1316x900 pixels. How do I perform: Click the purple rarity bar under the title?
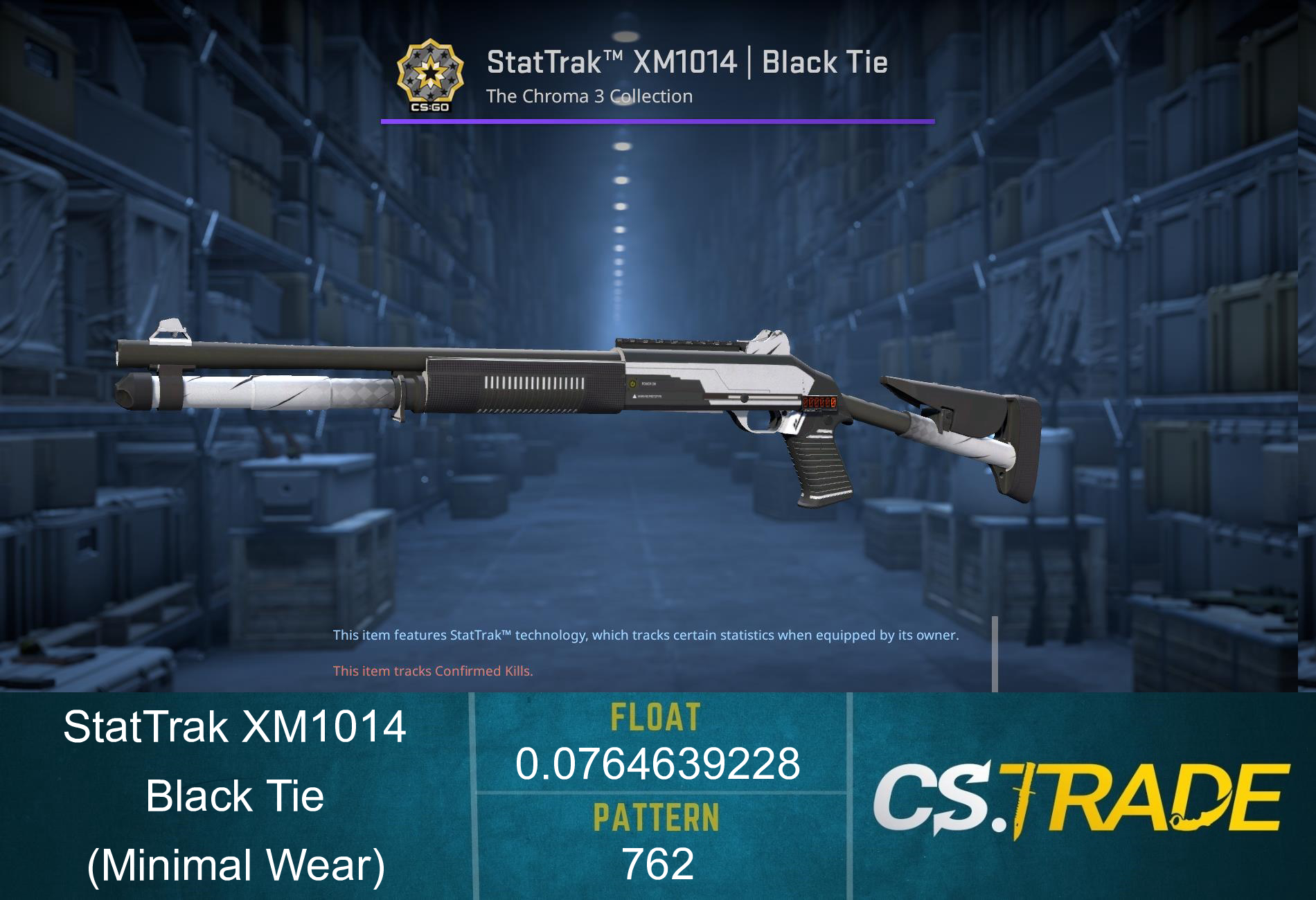coord(658,121)
